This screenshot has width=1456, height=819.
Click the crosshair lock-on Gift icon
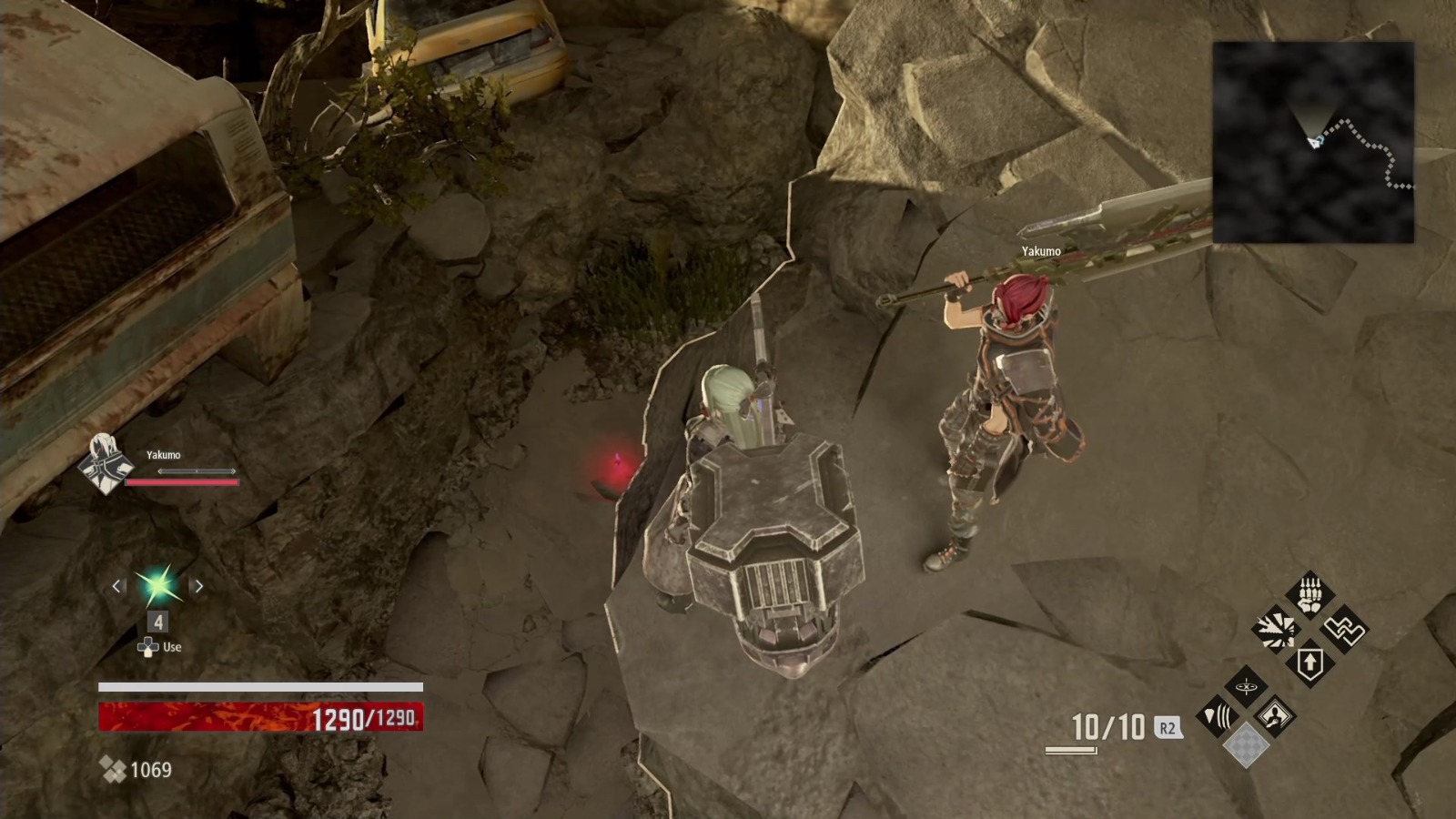click(1245, 687)
